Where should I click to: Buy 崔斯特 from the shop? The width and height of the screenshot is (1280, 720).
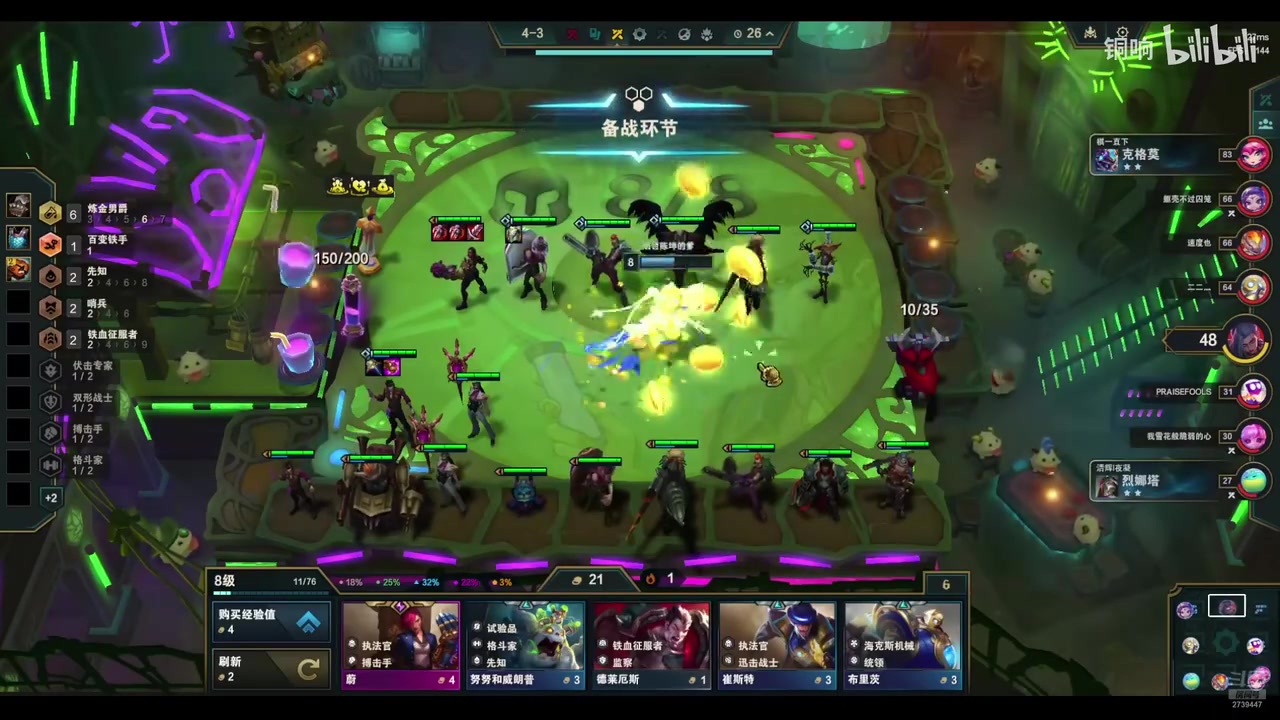777,645
